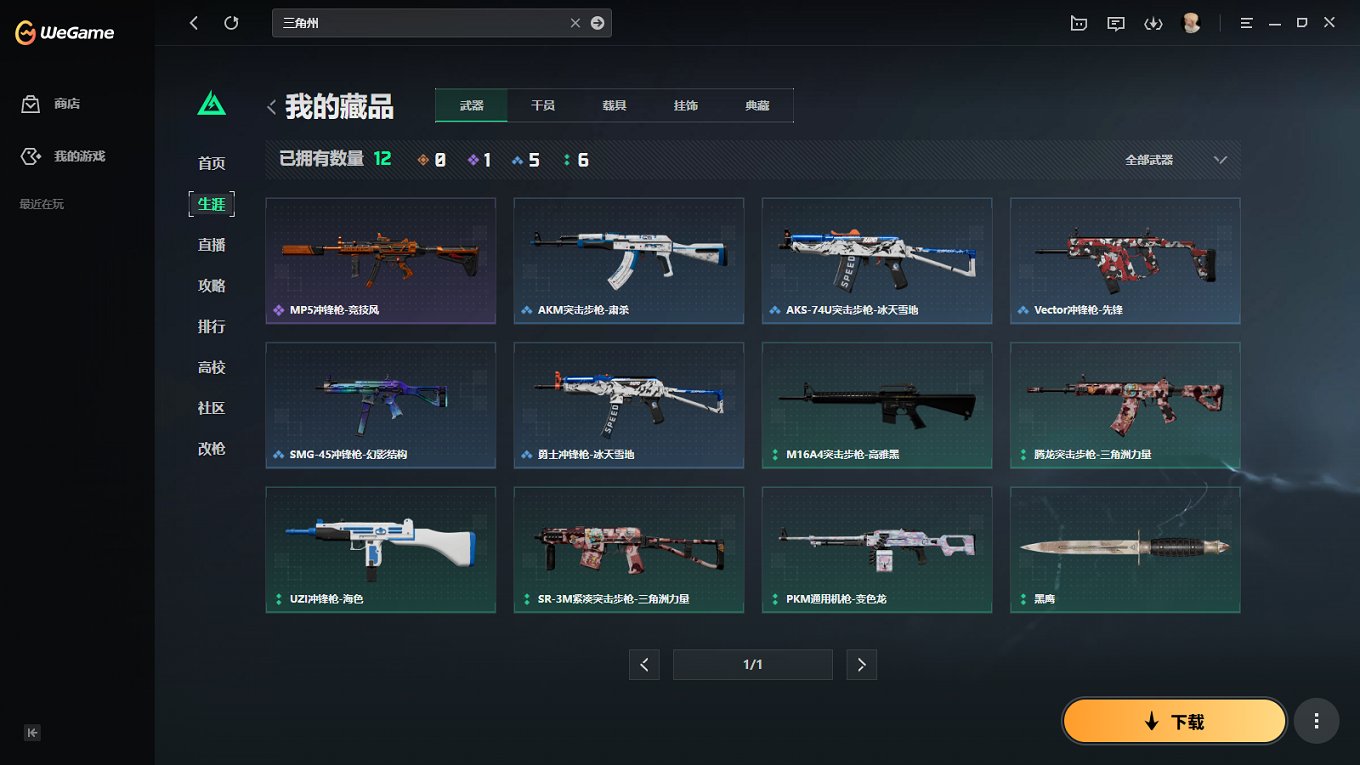Switch to the 干员 tab

click(542, 104)
